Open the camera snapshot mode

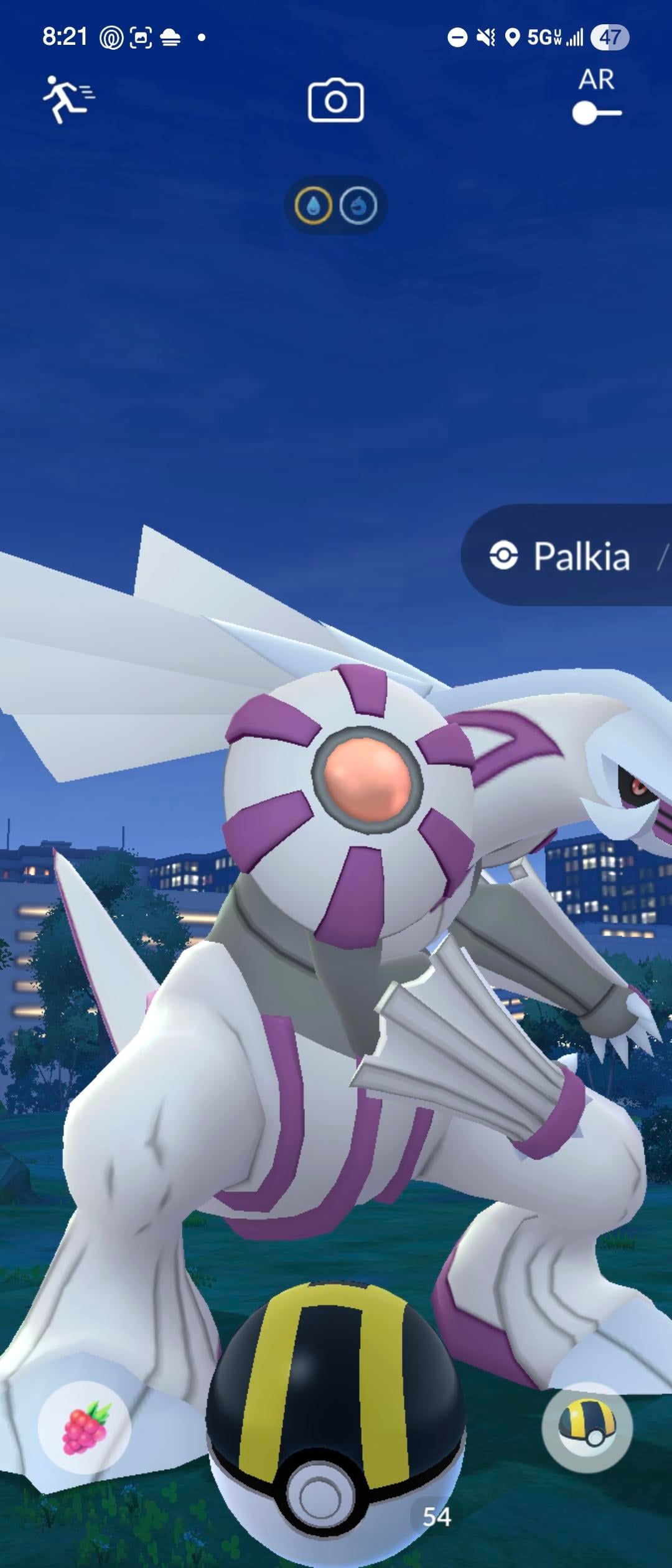335,100
